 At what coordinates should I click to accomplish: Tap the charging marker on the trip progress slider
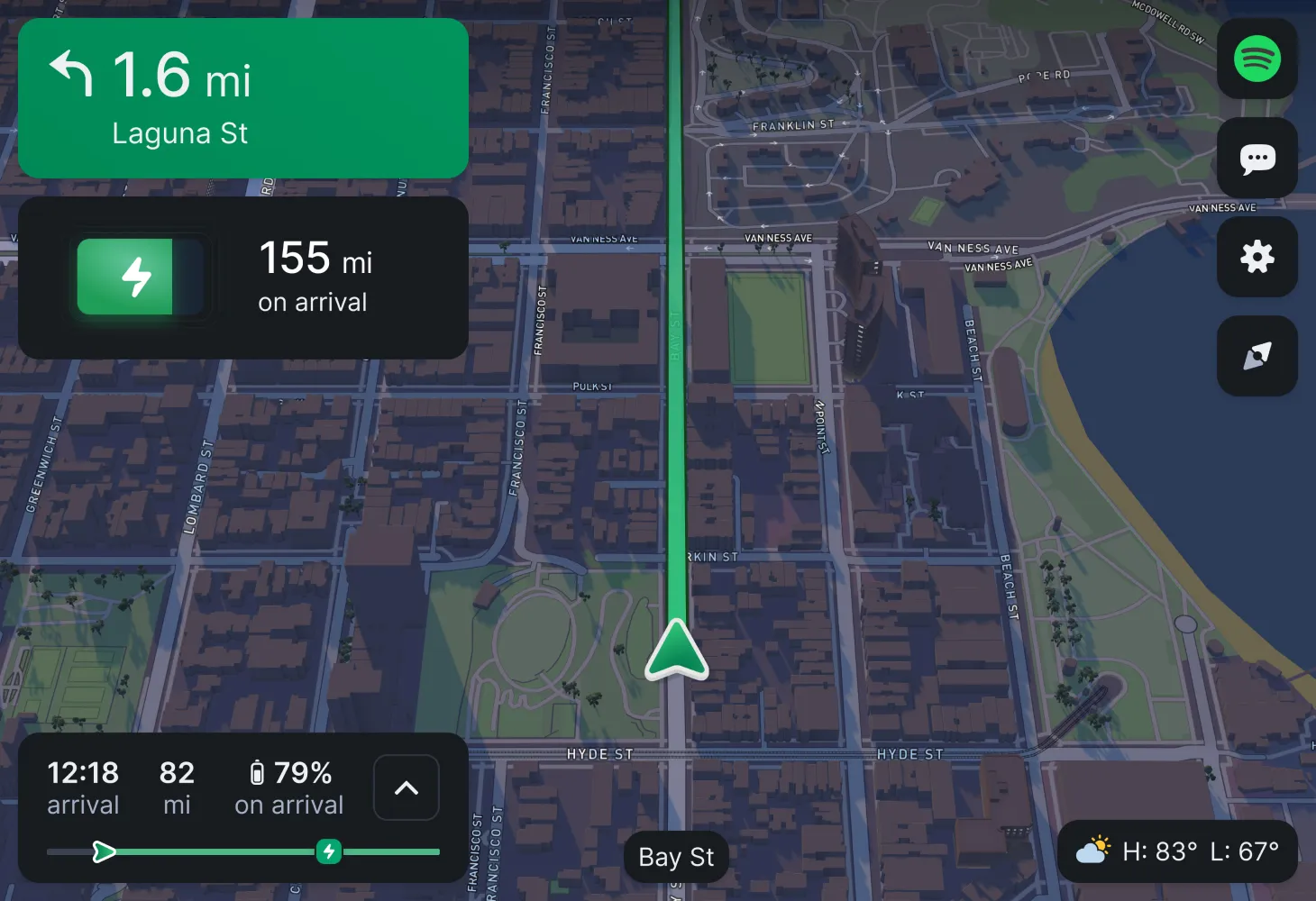pos(328,851)
